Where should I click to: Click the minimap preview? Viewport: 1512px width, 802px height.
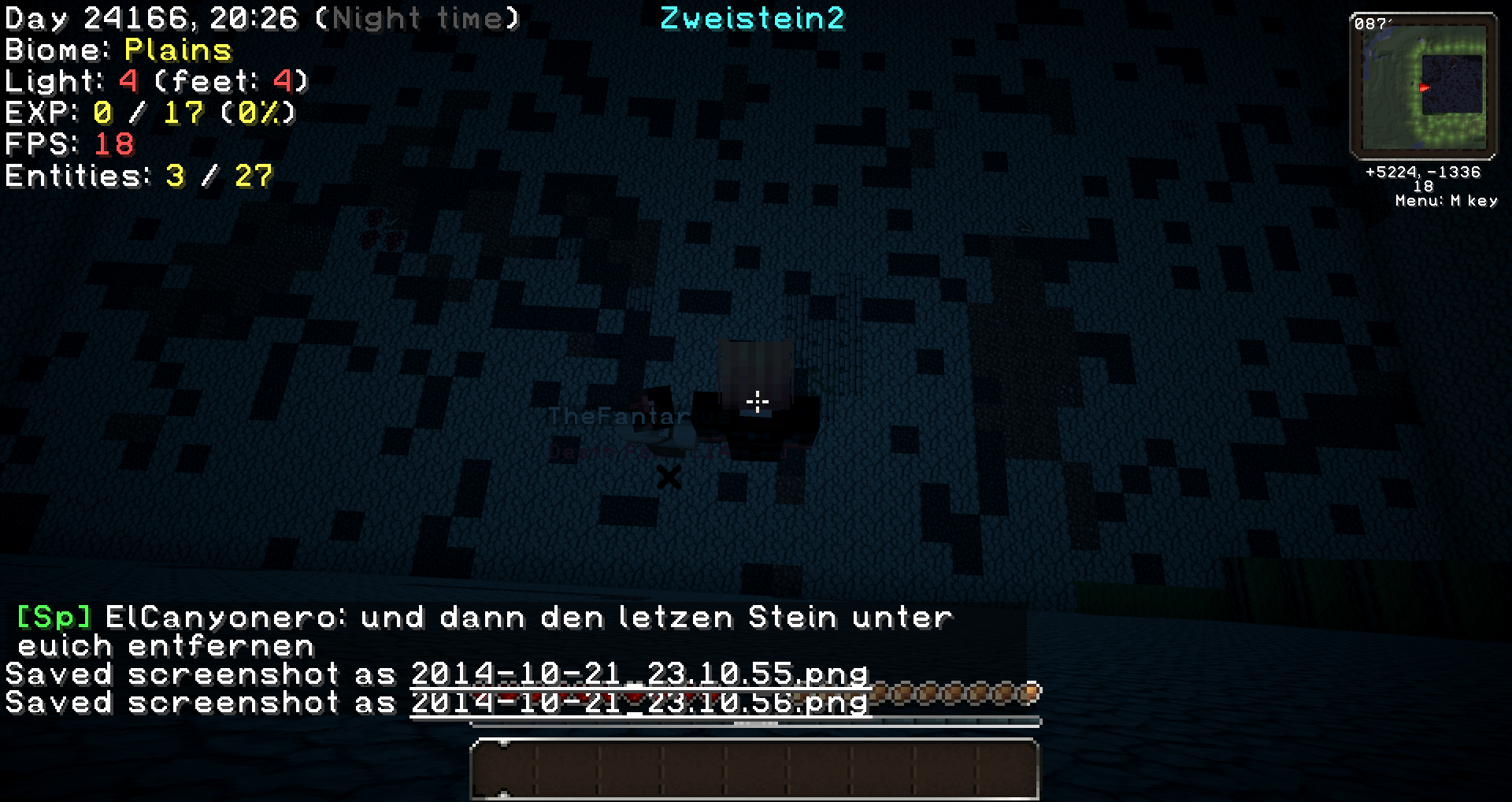coord(1425,88)
